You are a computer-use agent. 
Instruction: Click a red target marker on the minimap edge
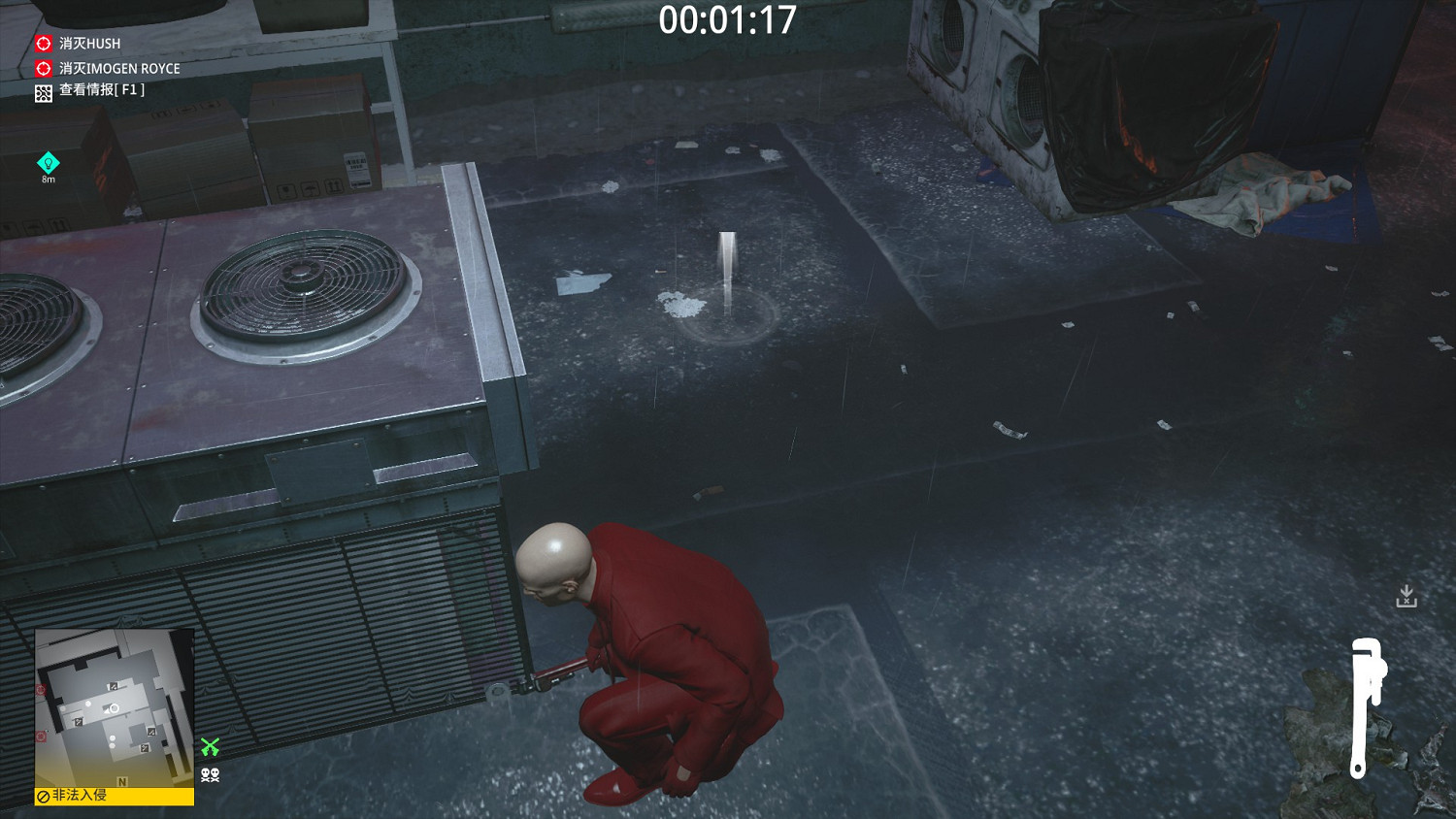pos(40,690)
